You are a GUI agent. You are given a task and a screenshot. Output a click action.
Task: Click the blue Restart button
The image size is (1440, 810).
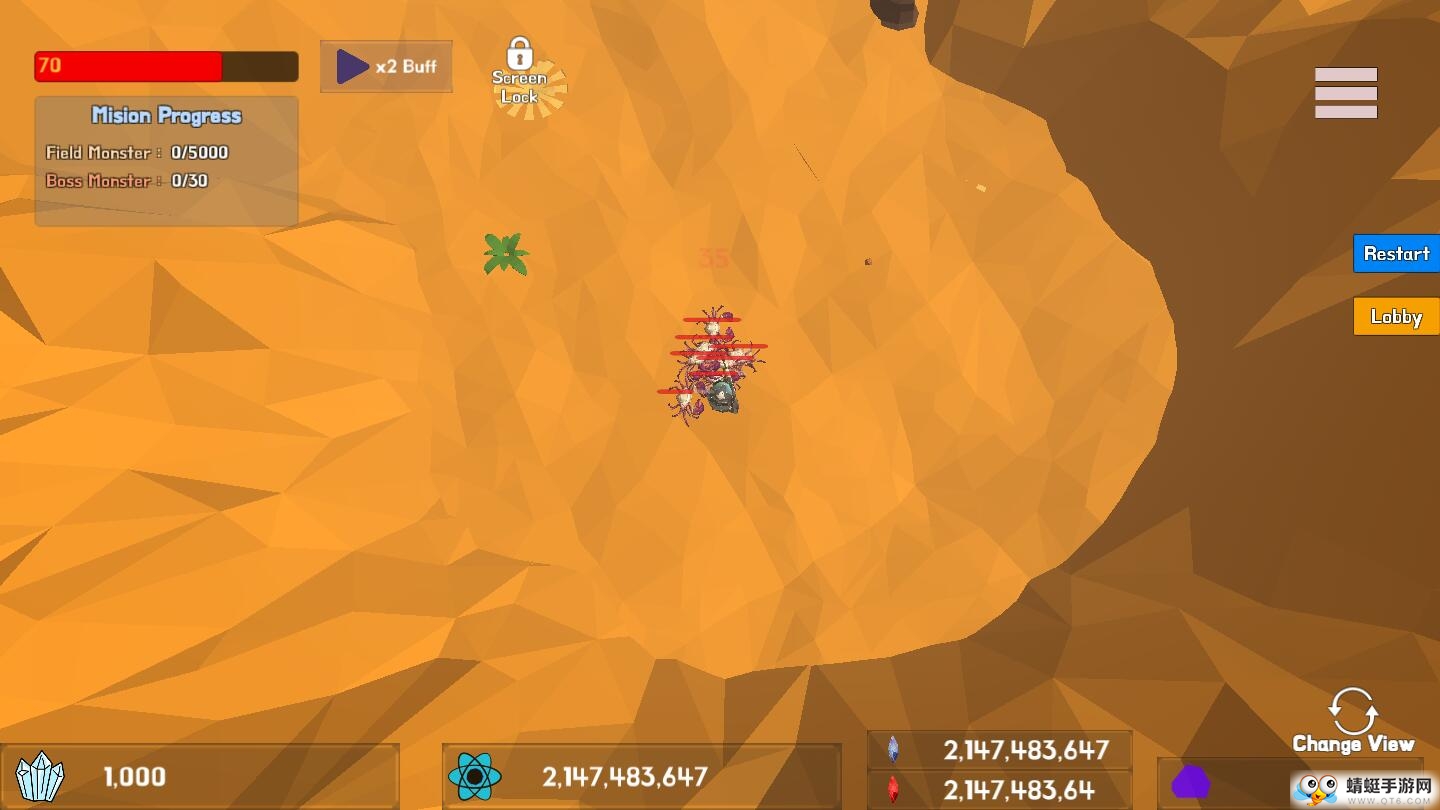click(1395, 254)
